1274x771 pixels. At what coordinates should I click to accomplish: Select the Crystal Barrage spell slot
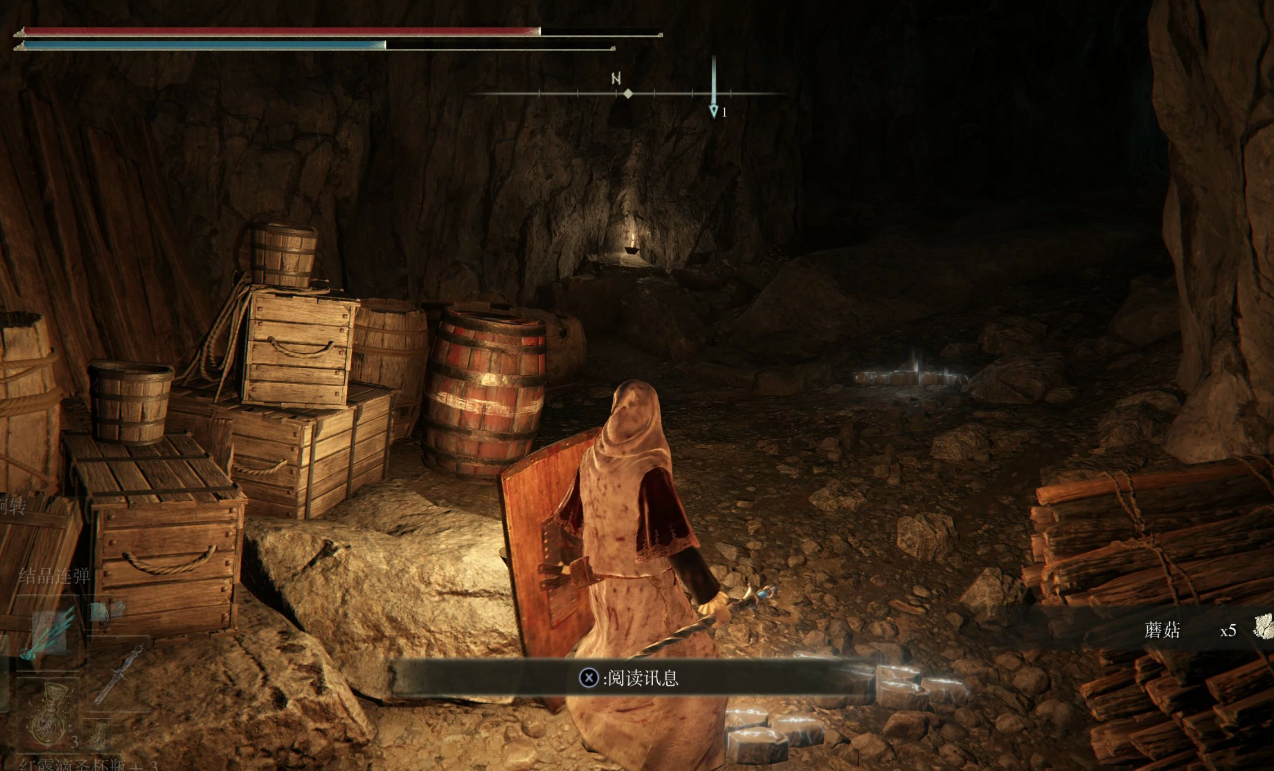(51, 631)
